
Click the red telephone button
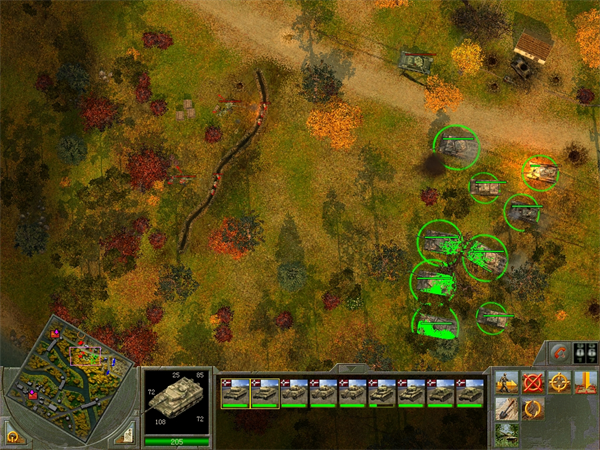[561, 353]
